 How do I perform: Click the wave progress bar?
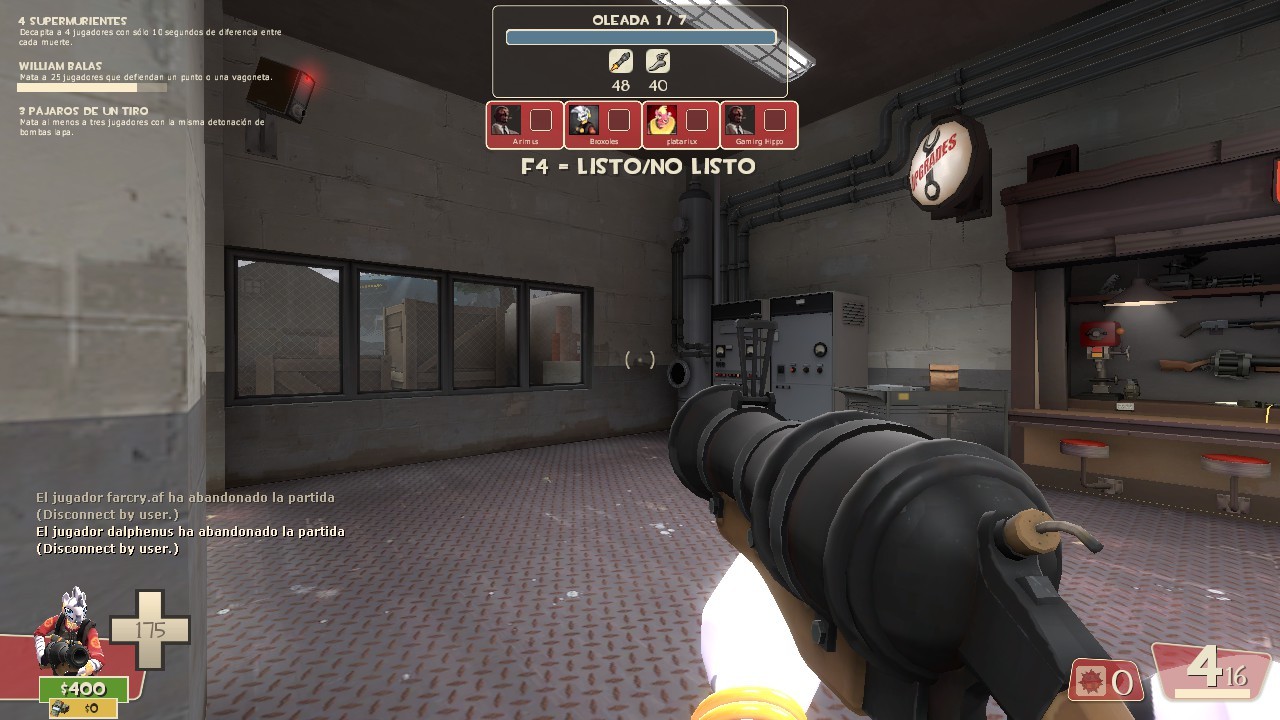[x=641, y=36]
